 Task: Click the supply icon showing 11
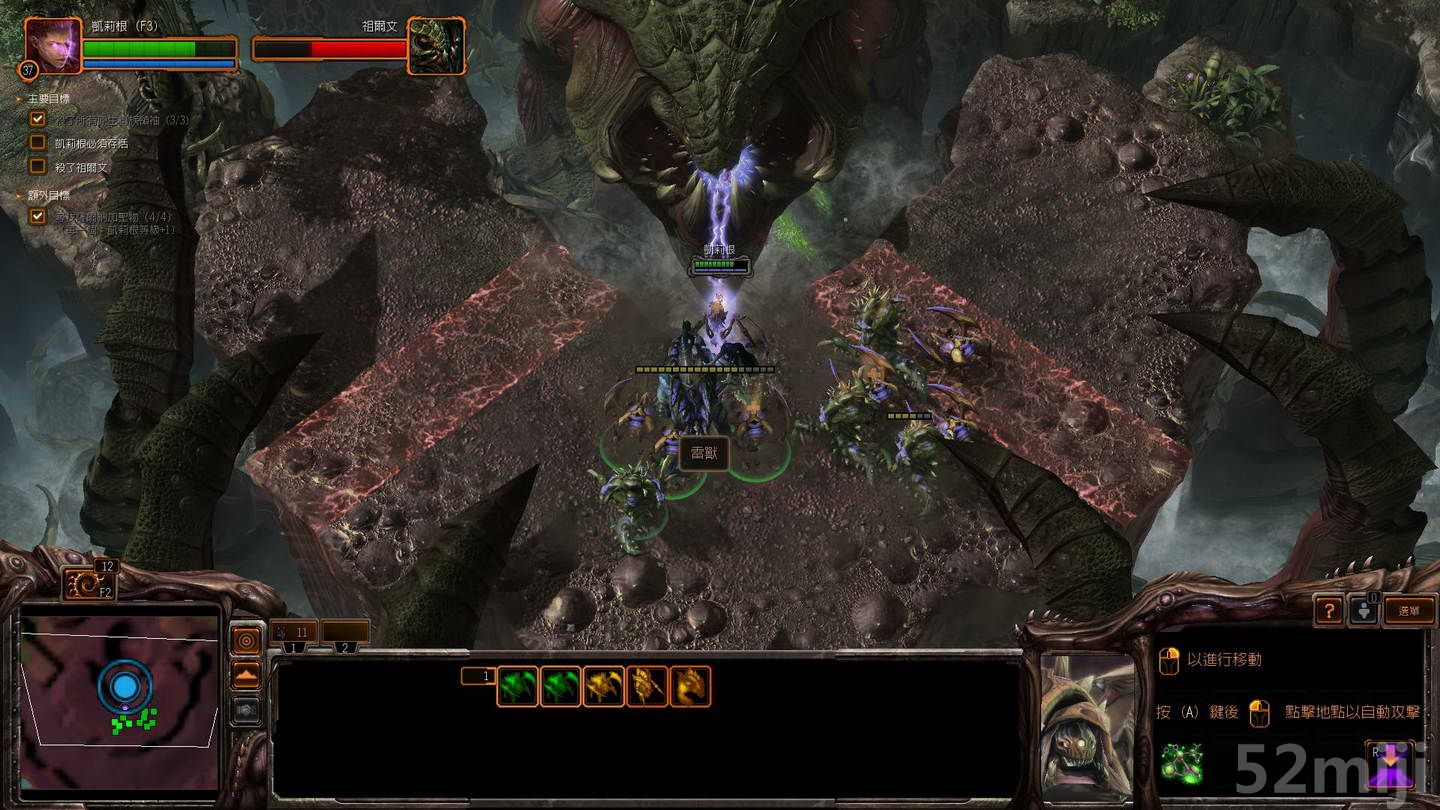tap(292, 632)
